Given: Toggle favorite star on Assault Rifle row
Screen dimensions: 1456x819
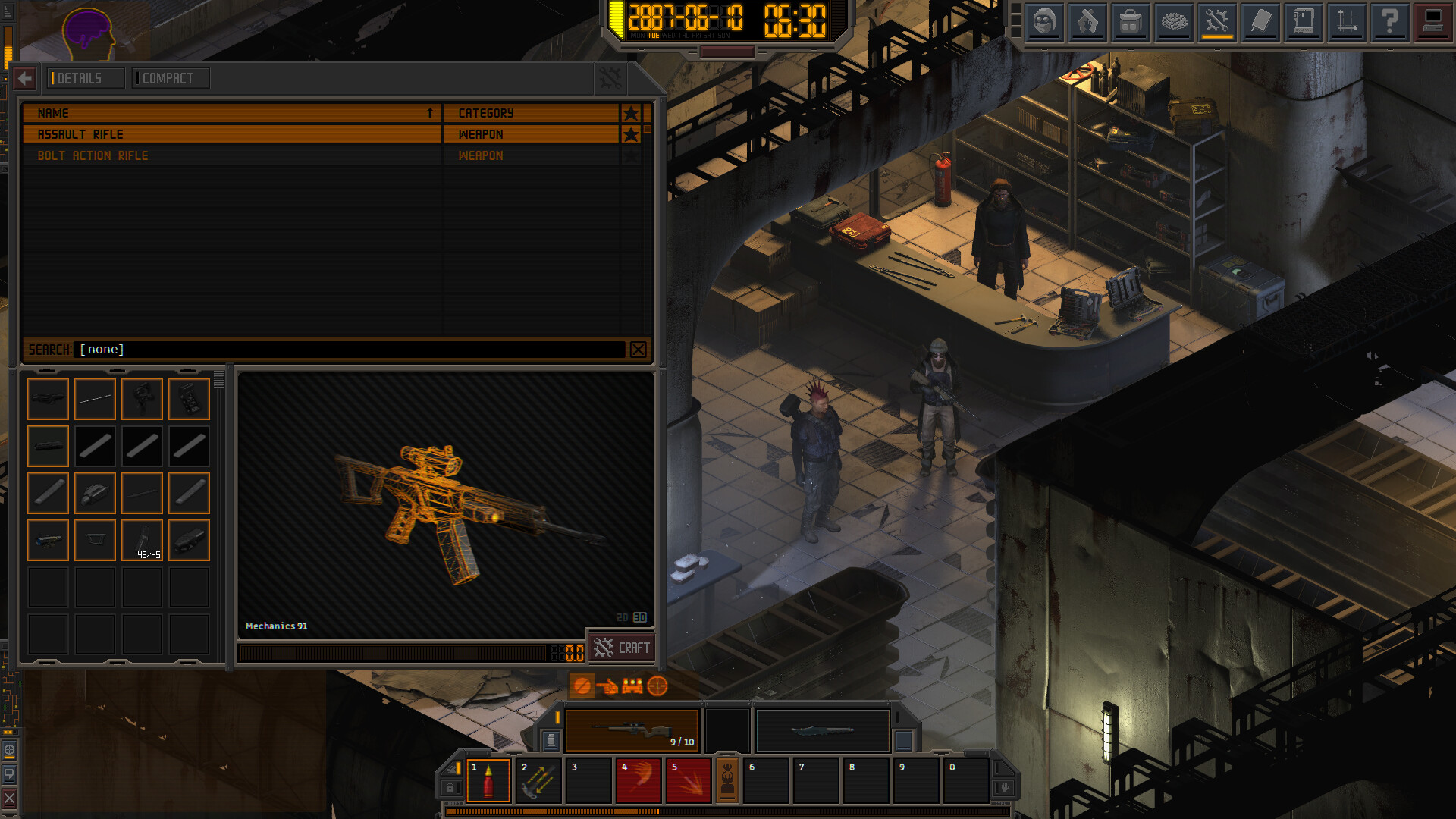Looking at the screenshot, I should click(630, 134).
